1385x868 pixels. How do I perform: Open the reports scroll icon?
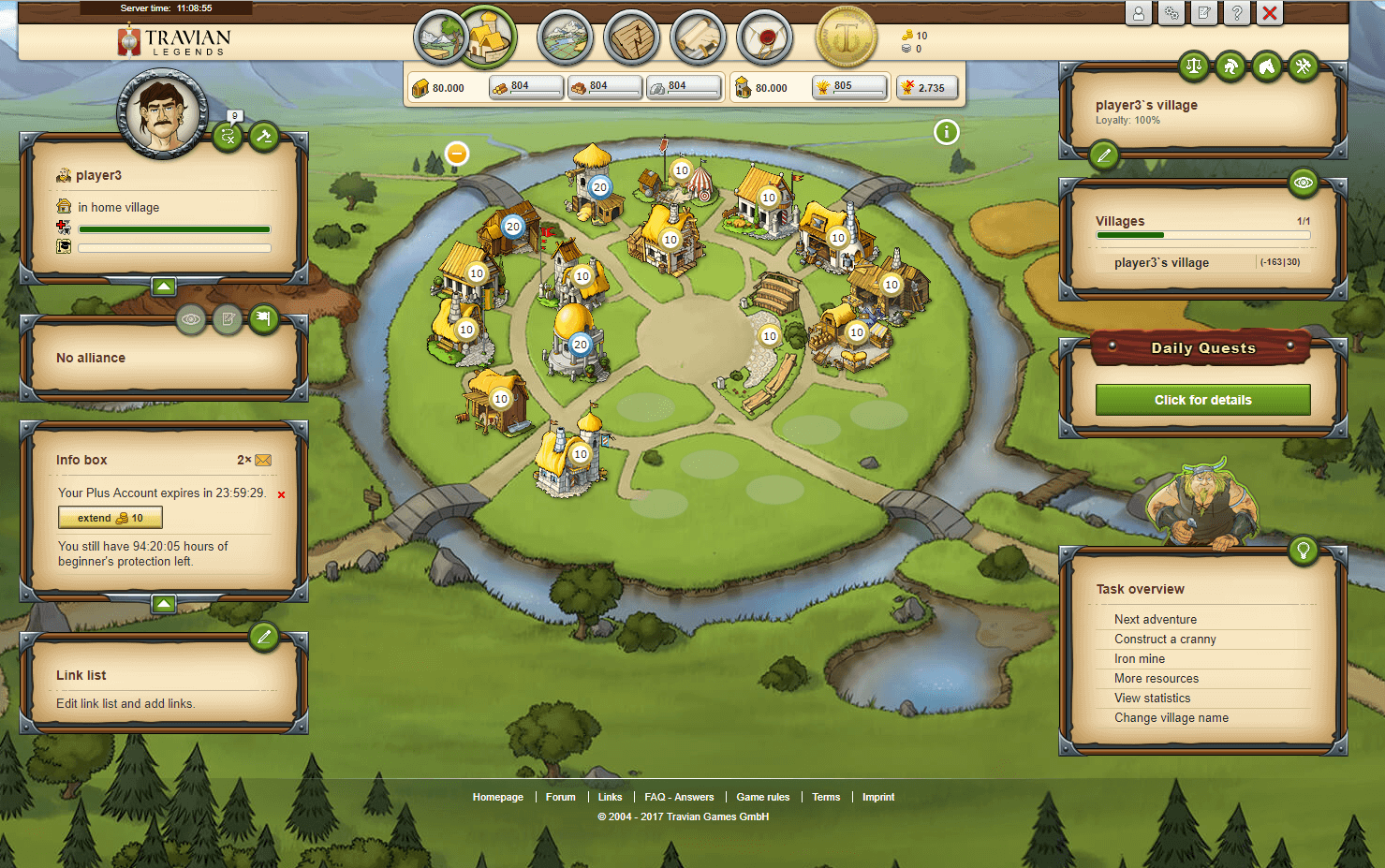699,37
